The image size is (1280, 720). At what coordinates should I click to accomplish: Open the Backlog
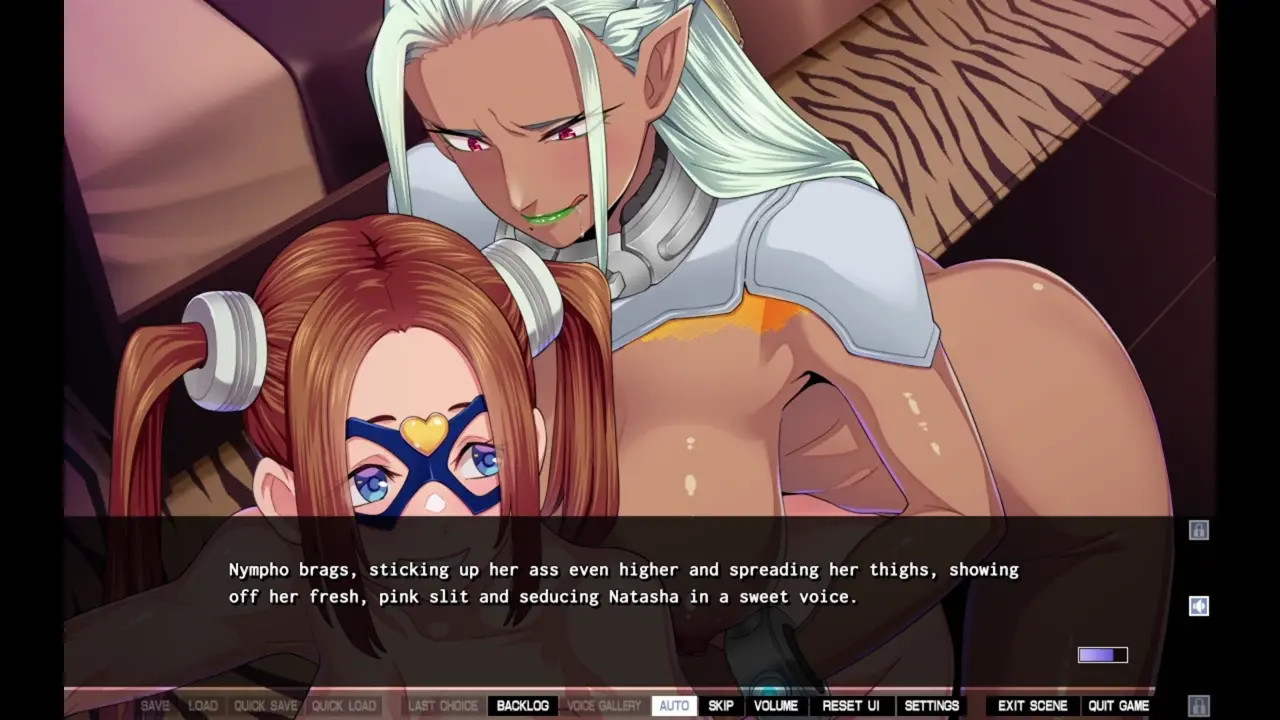pos(522,706)
